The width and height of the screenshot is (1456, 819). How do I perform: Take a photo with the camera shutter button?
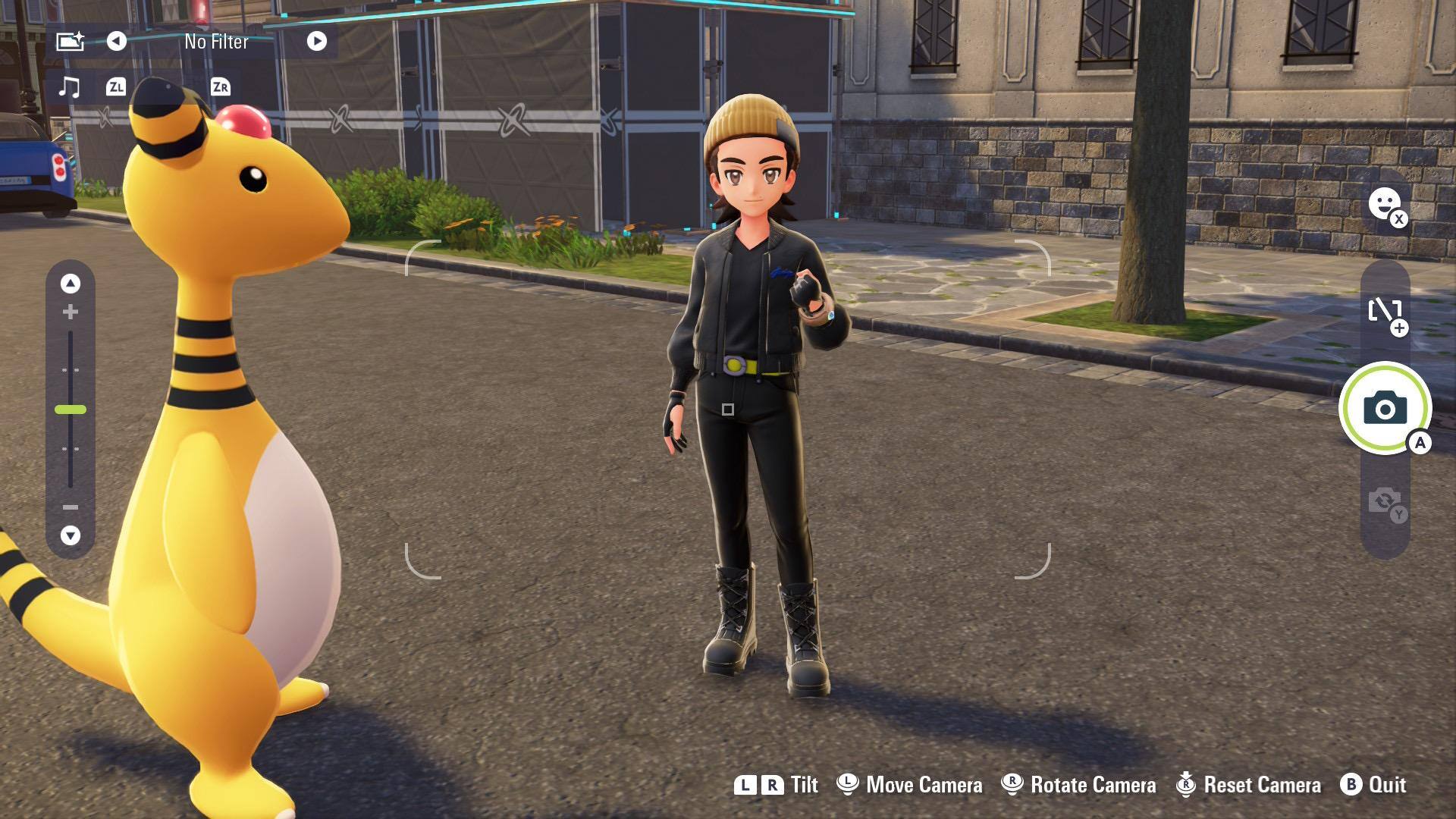tap(1385, 409)
